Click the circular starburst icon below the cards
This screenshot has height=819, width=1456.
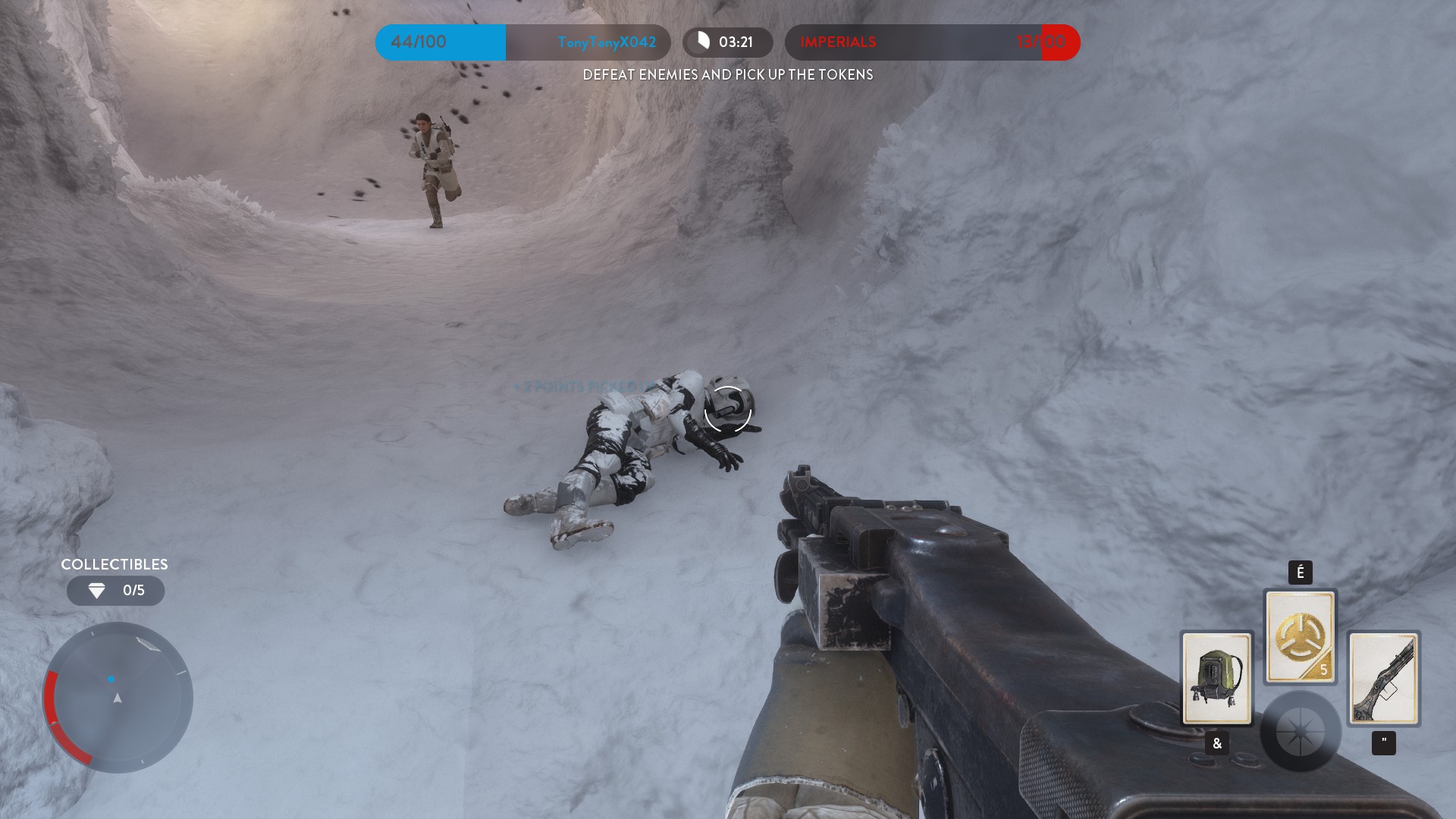(1300, 732)
